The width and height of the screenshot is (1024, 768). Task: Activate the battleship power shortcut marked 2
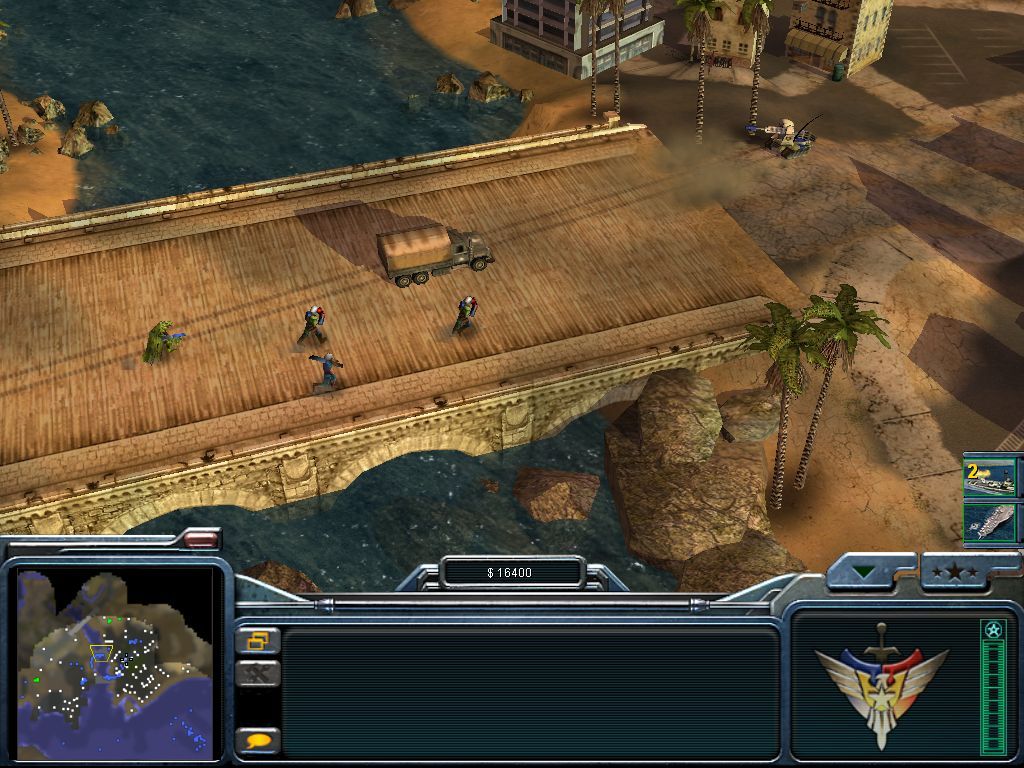(988, 478)
